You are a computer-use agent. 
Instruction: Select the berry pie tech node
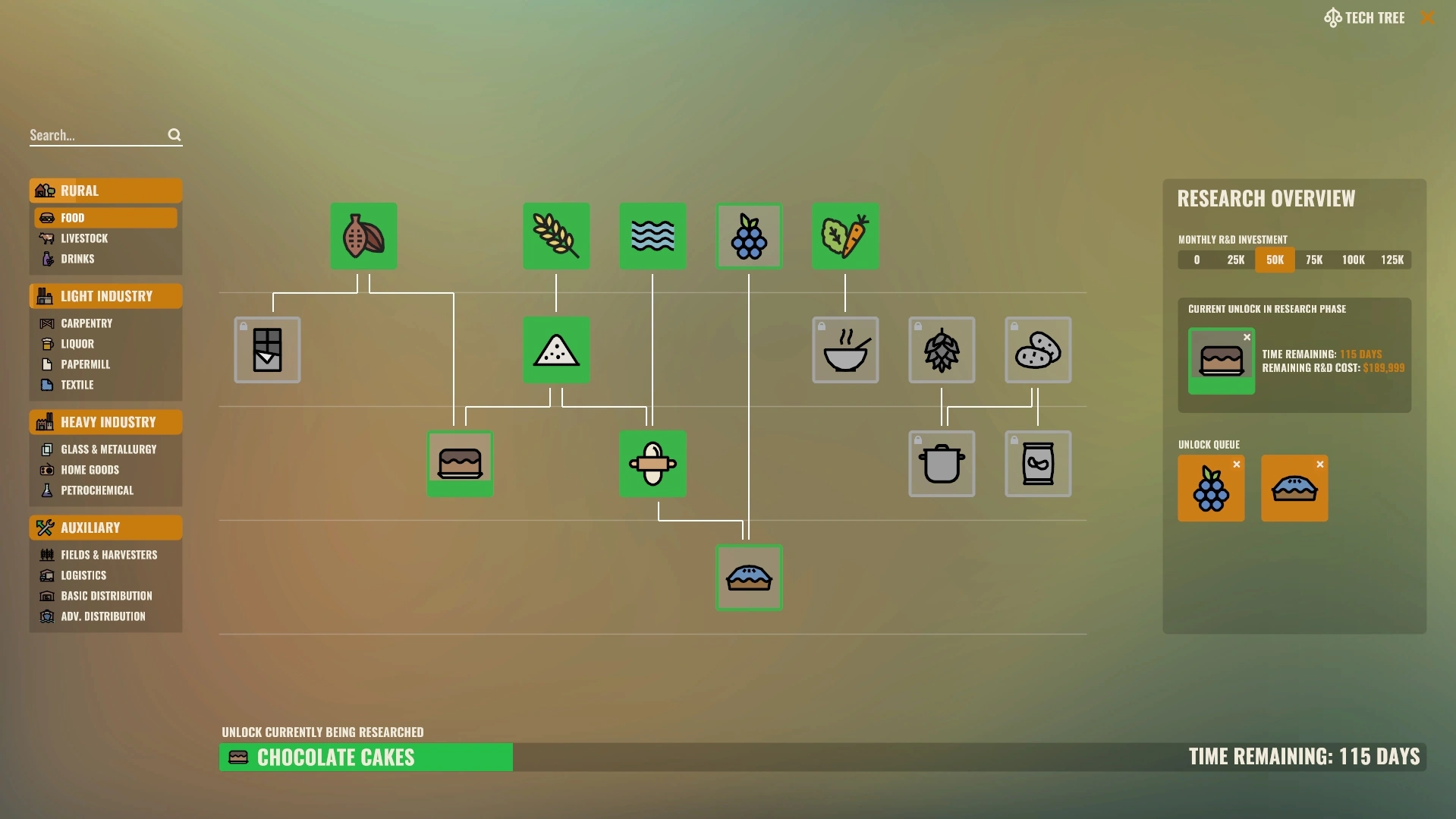749,578
